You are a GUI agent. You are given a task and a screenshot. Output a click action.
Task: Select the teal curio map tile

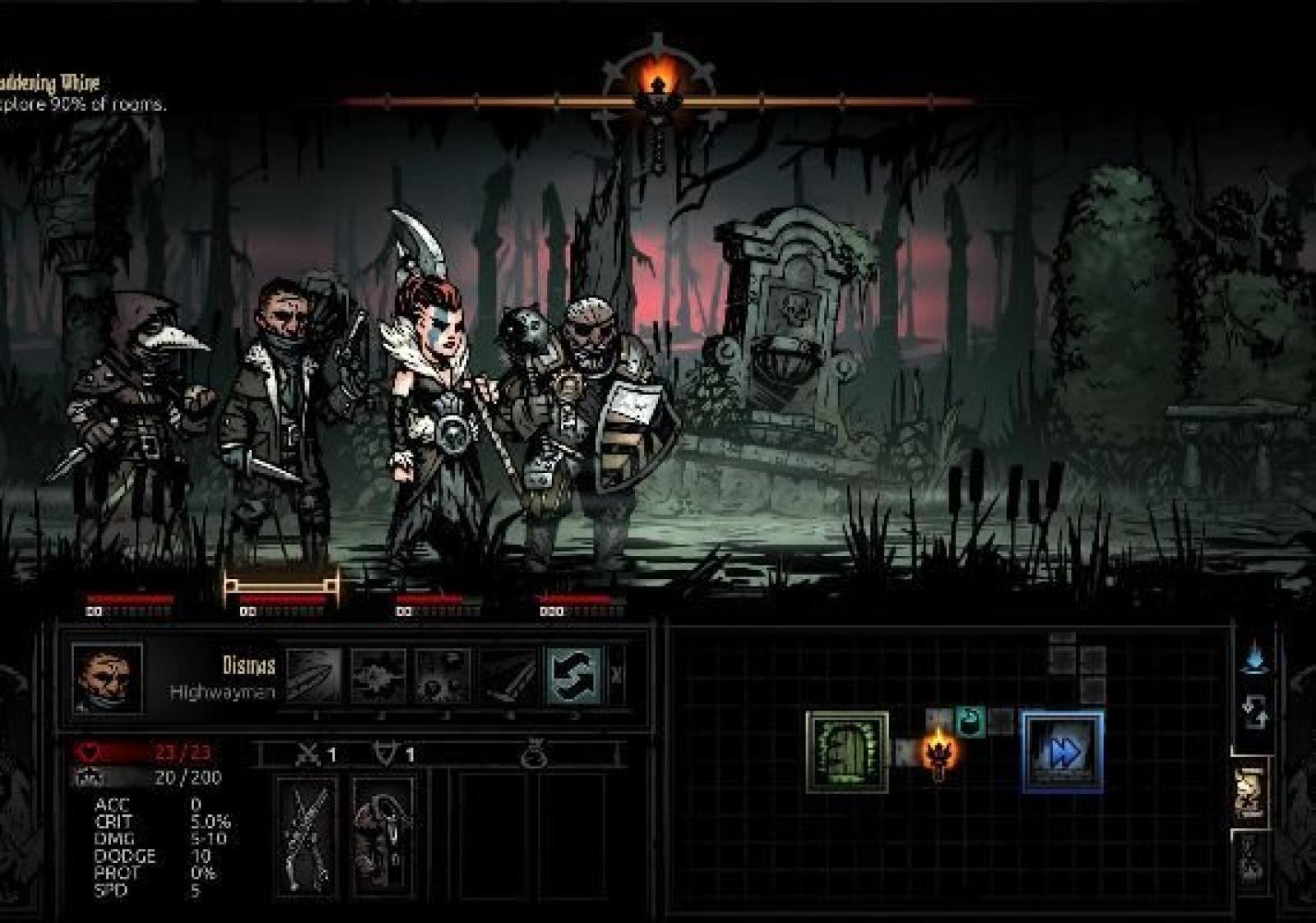(x=971, y=722)
